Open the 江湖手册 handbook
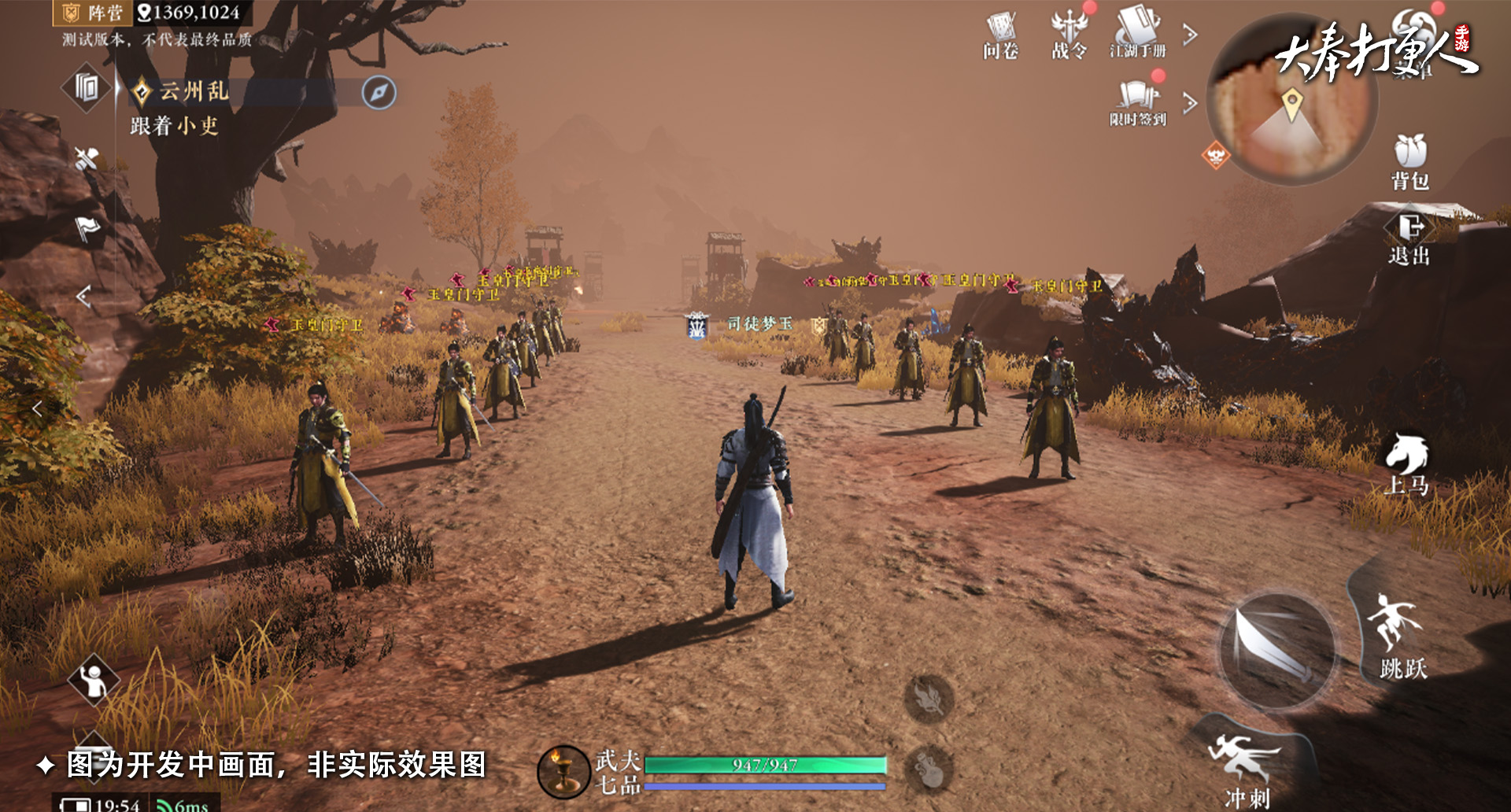Image resolution: width=1511 pixels, height=812 pixels. [x=1138, y=34]
